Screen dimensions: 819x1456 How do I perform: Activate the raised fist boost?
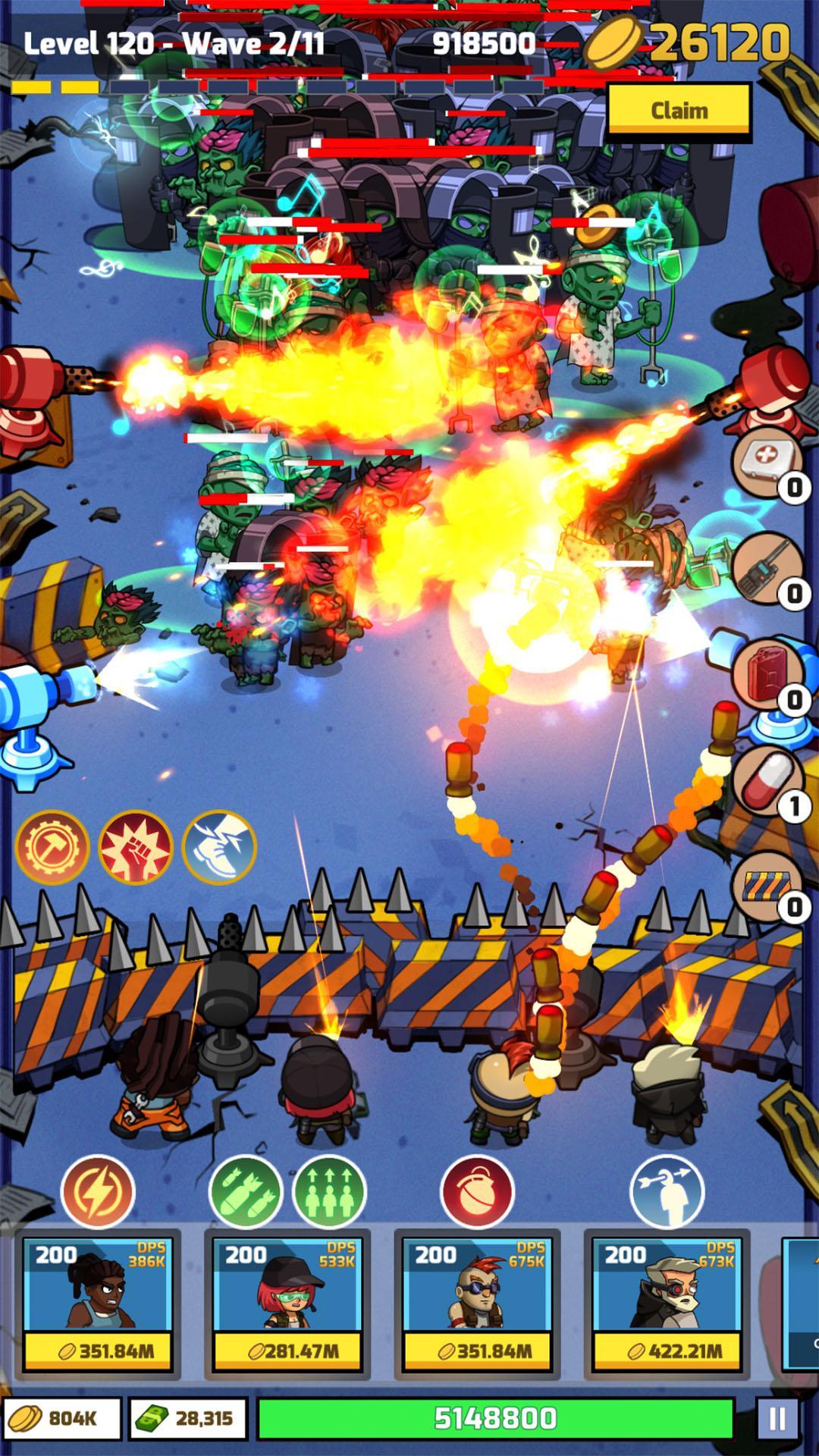136,848
